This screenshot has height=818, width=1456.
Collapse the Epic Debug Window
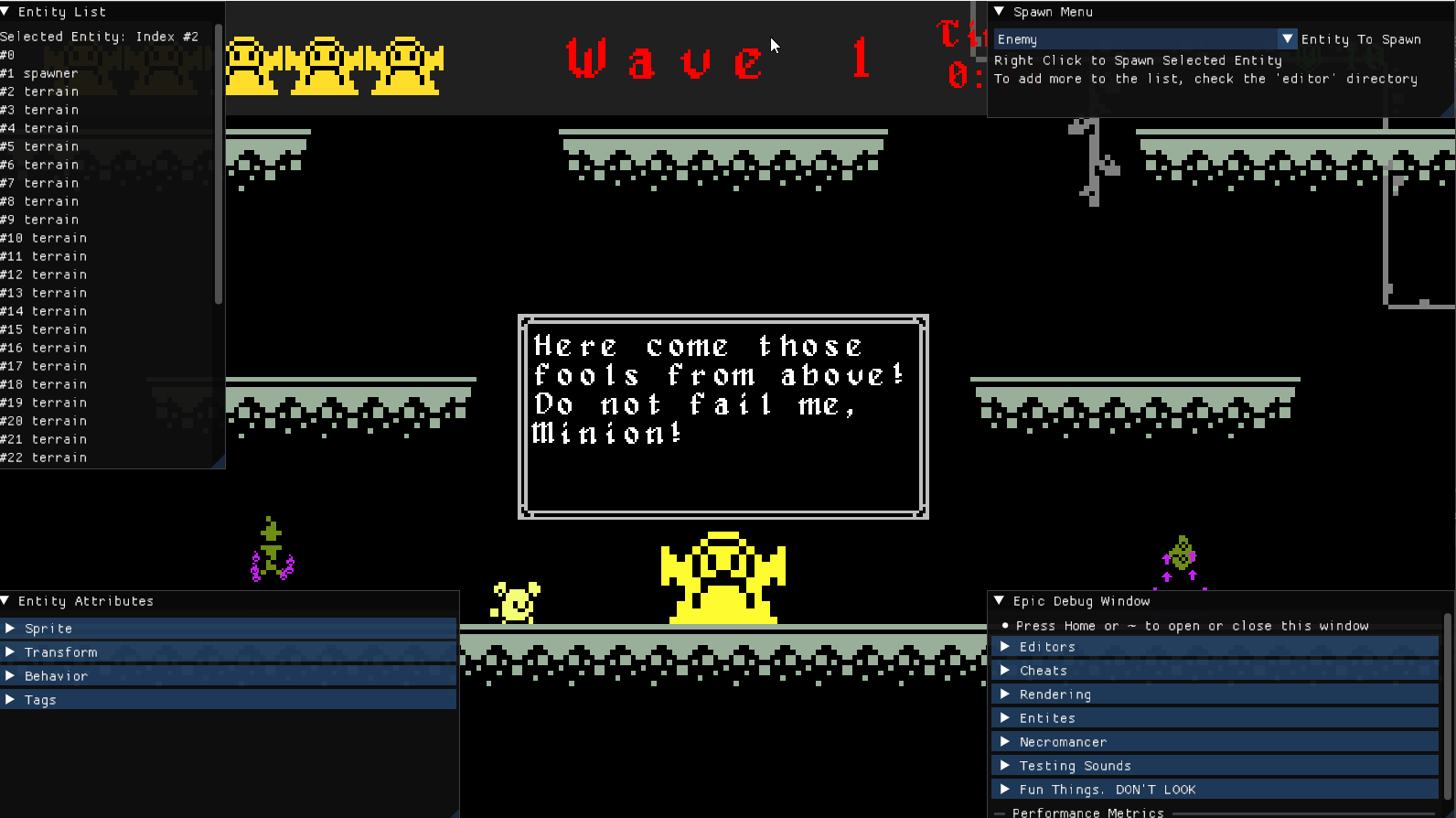tap(1000, 601)
